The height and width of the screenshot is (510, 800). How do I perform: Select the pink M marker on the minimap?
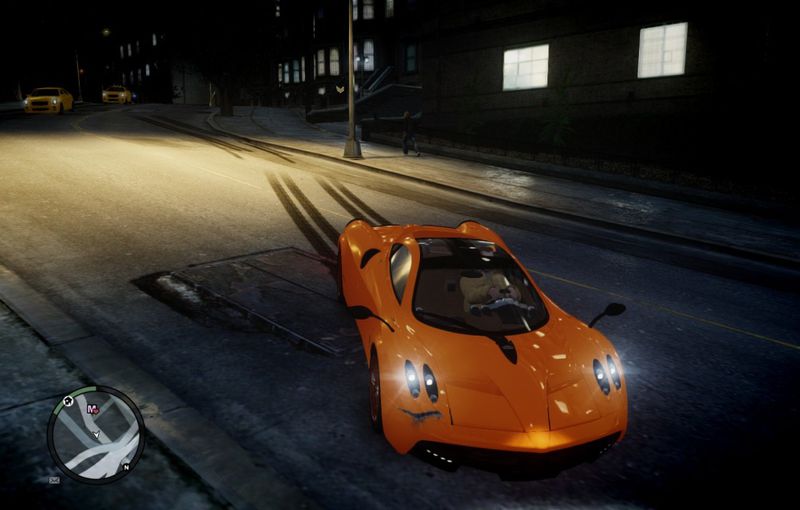[x=93, y=409]
